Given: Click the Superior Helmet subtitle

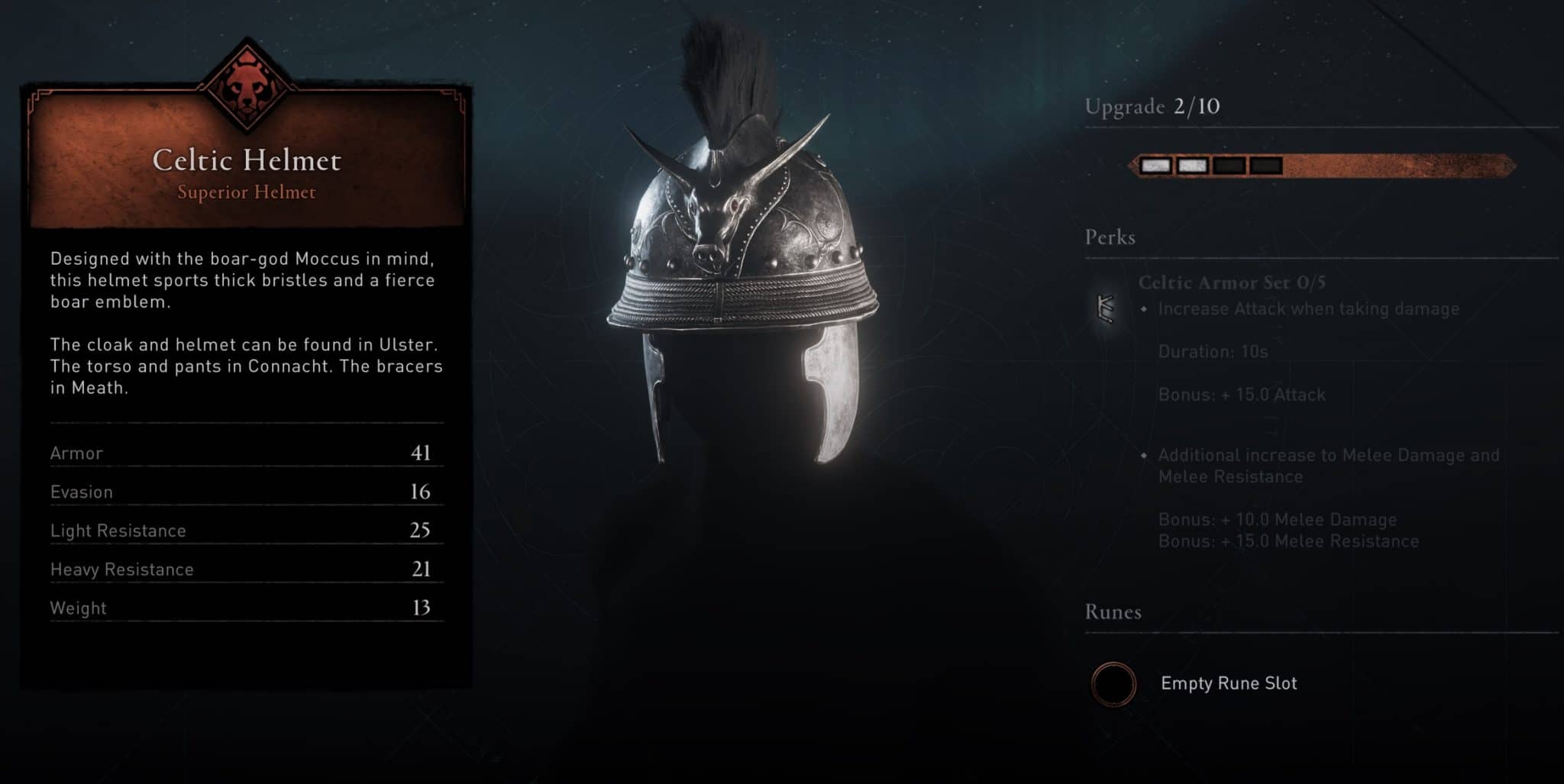Looking at the screenshot, I should click(246, 192).
